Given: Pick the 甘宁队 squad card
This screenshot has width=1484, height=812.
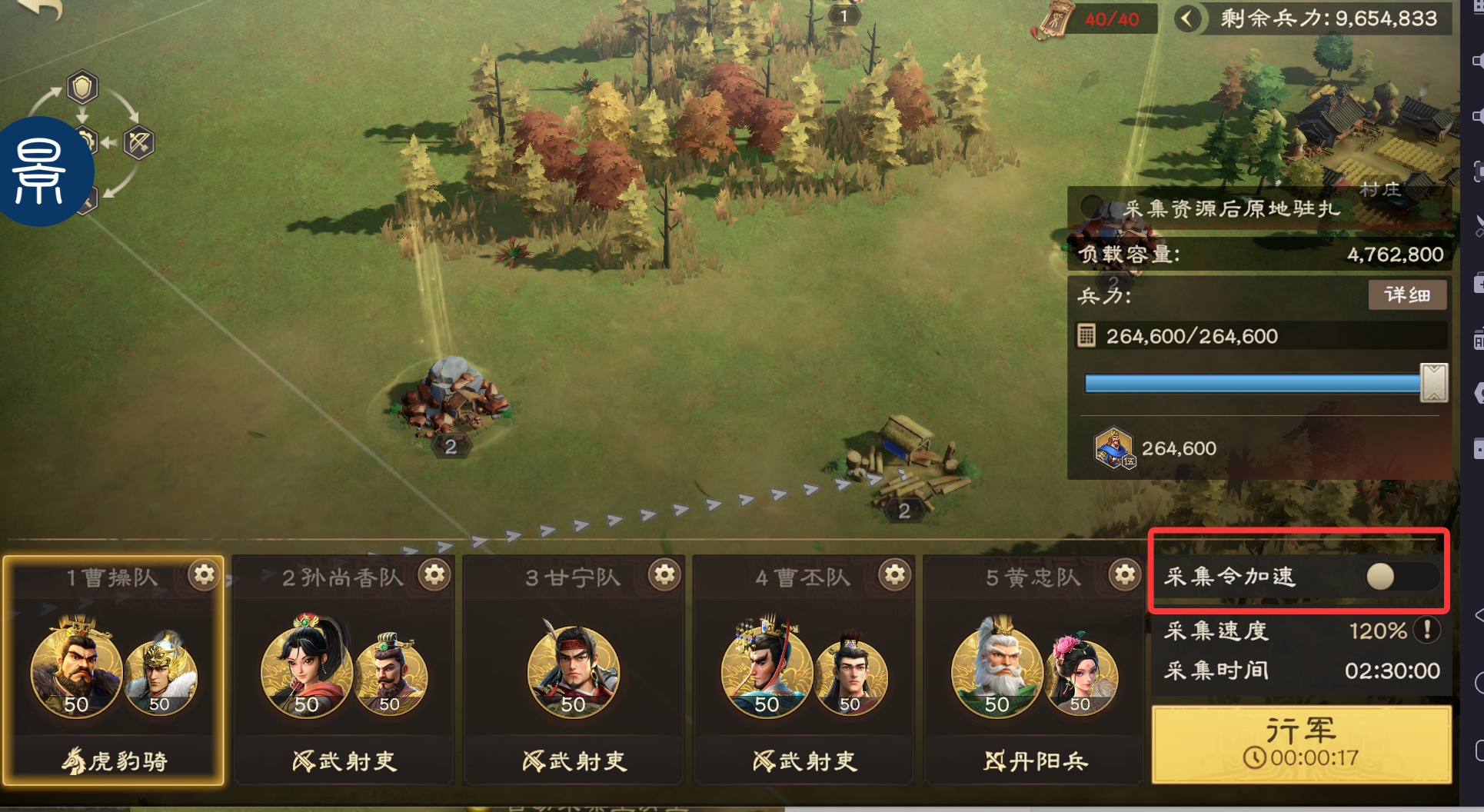Looking at the screenshot, I should (573, 671).
